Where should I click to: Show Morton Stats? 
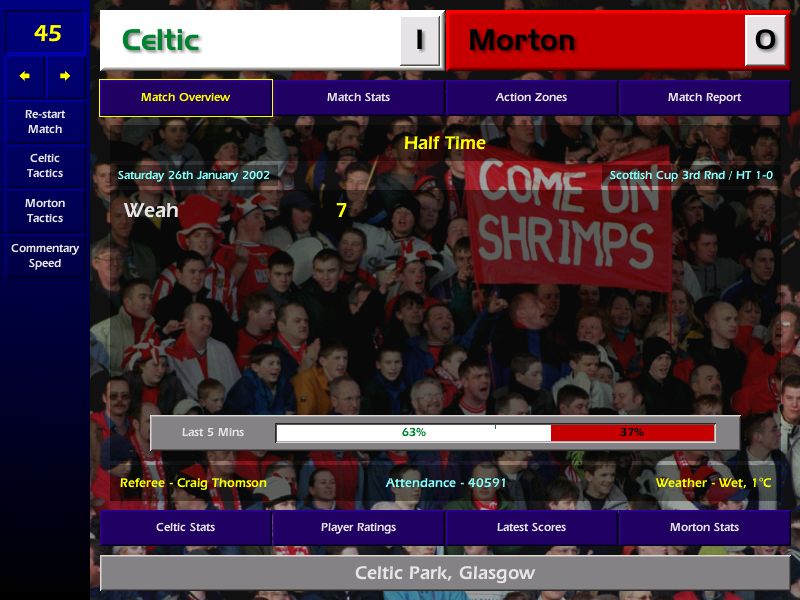pyautogui.click(x=704, y=527)
